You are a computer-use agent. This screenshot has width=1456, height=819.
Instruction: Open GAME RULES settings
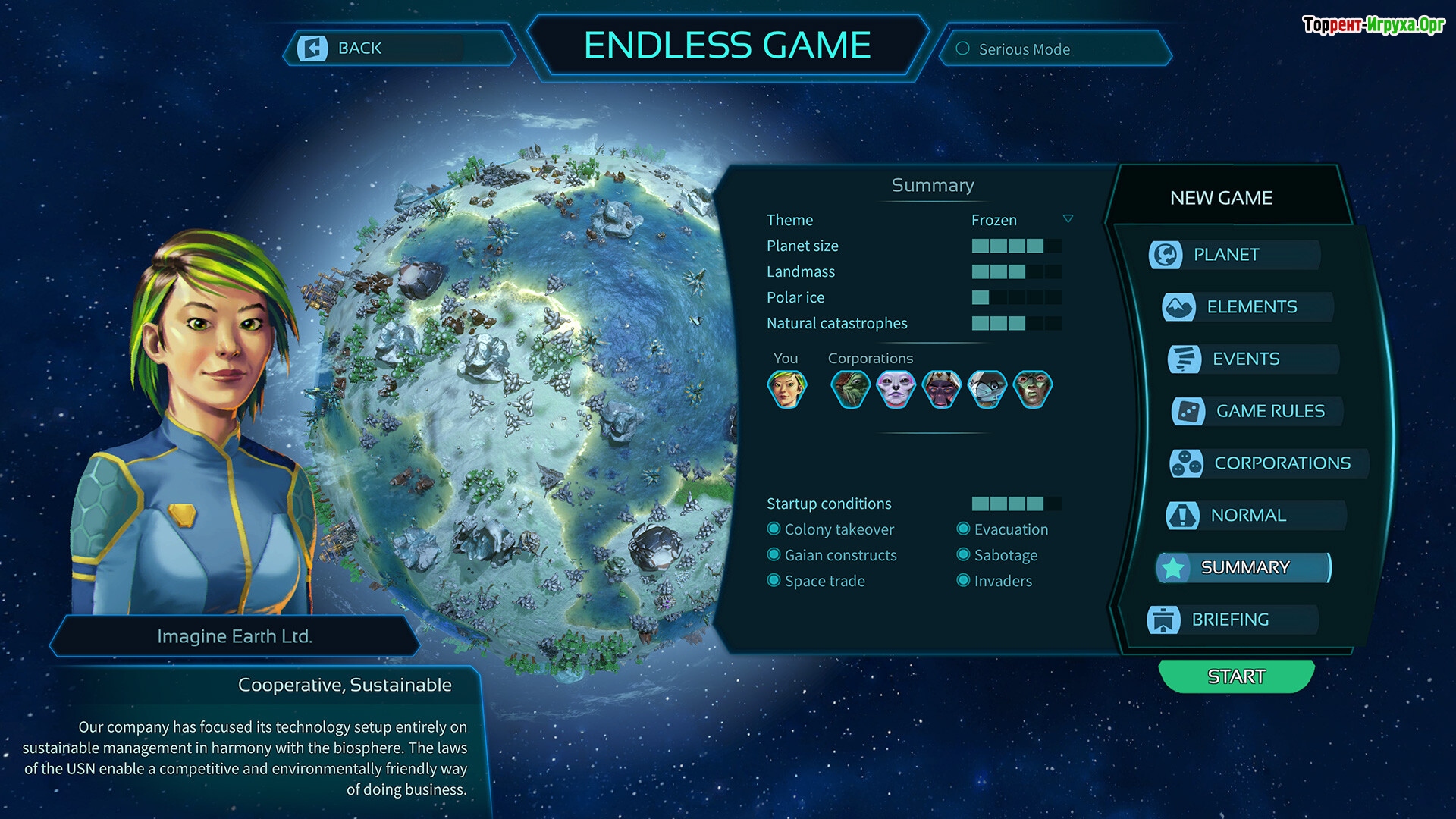pyautogui.click(x=1270, y=411)
